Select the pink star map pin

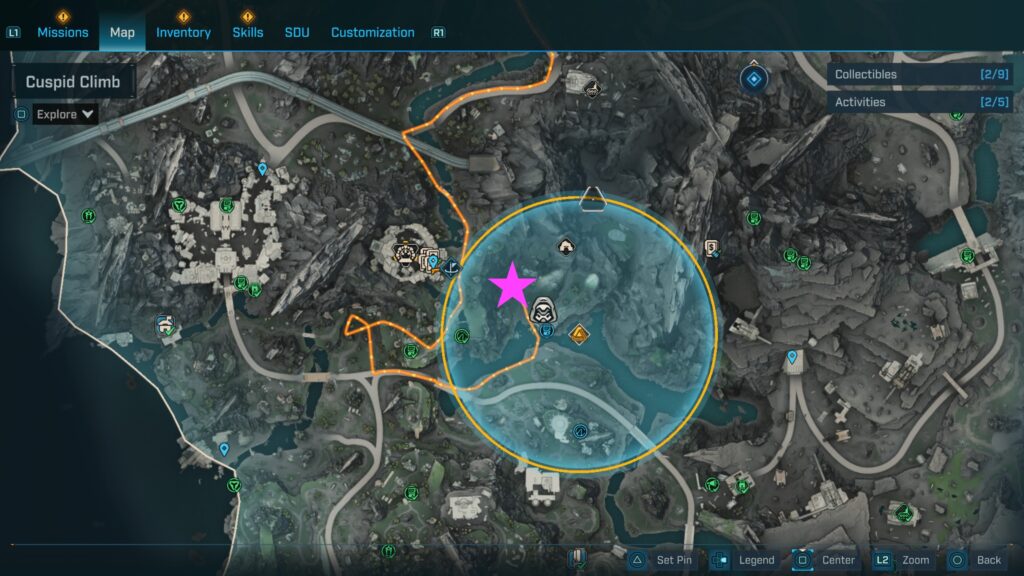(512, 285)
